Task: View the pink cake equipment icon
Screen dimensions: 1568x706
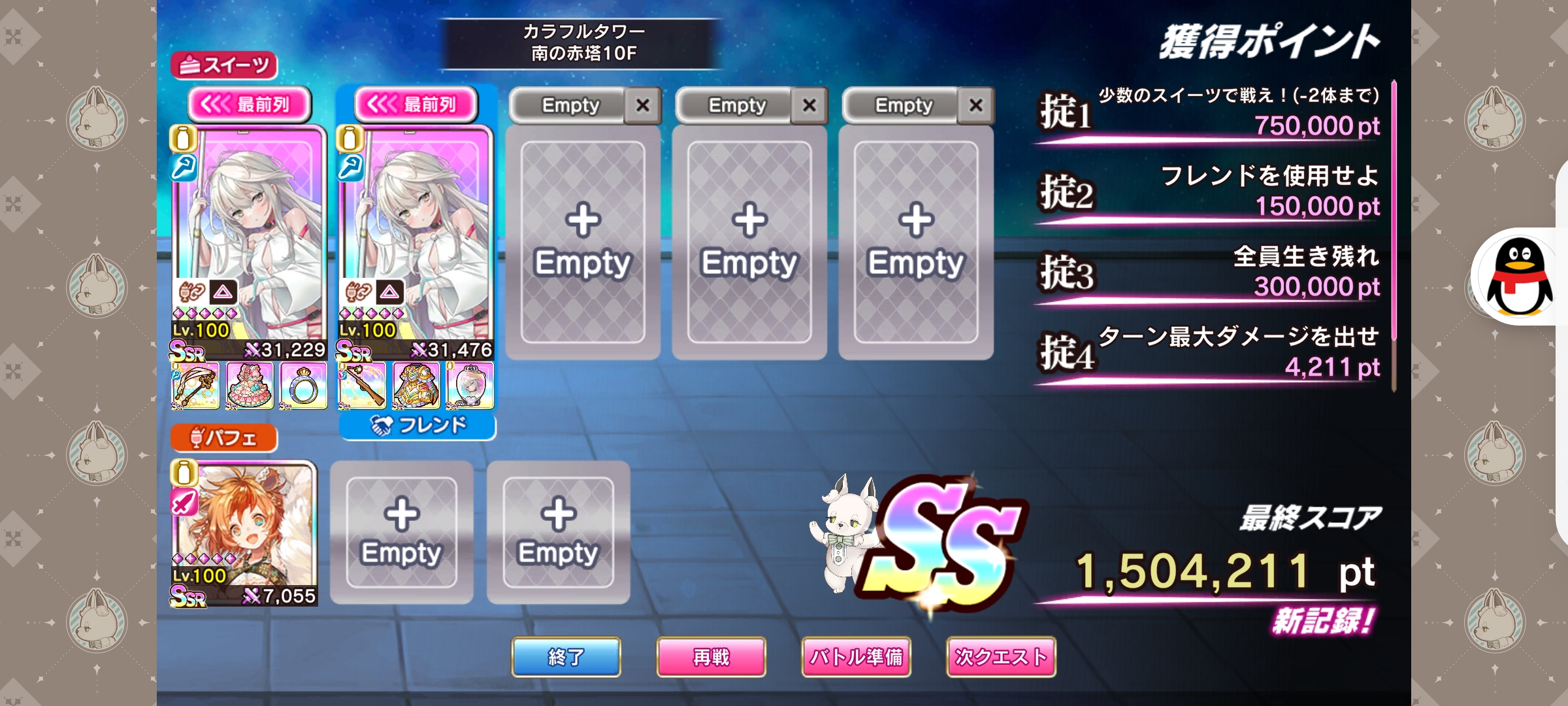Action: [x=250, y=386]
